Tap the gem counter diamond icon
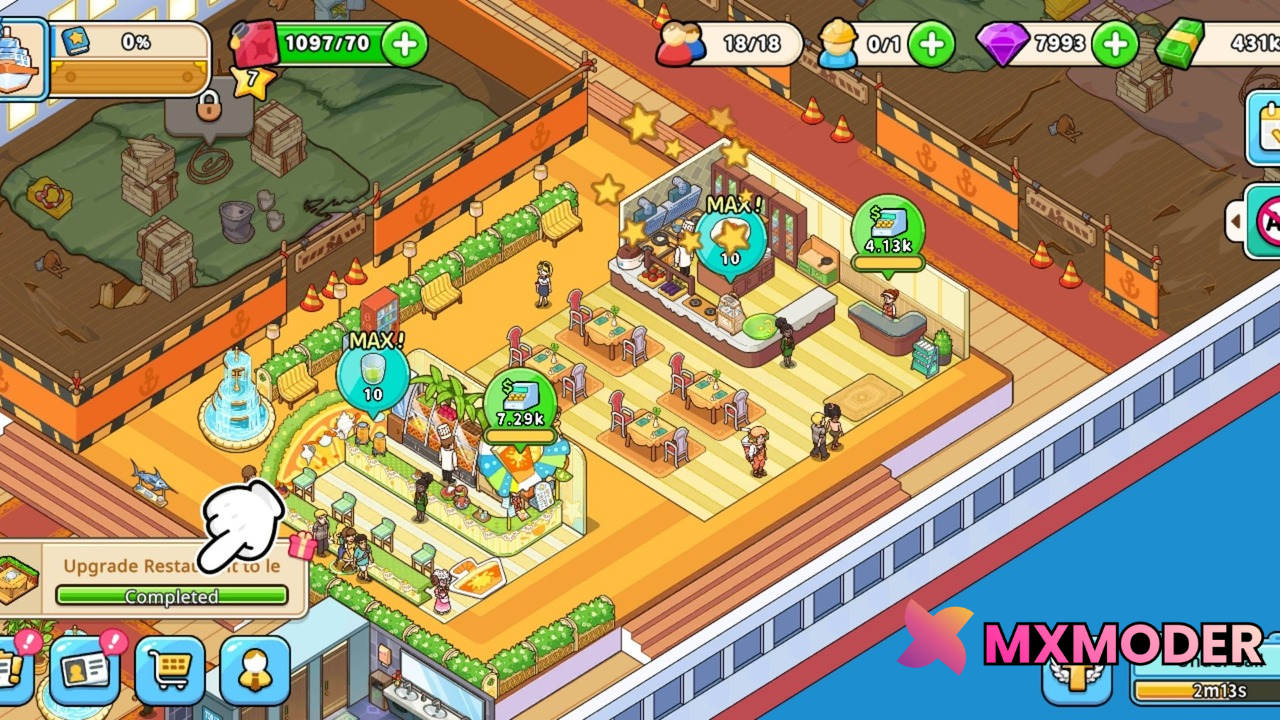The height and width of the screenshot is (720, 1280). pyautogui.click(x=1006, y=43)
